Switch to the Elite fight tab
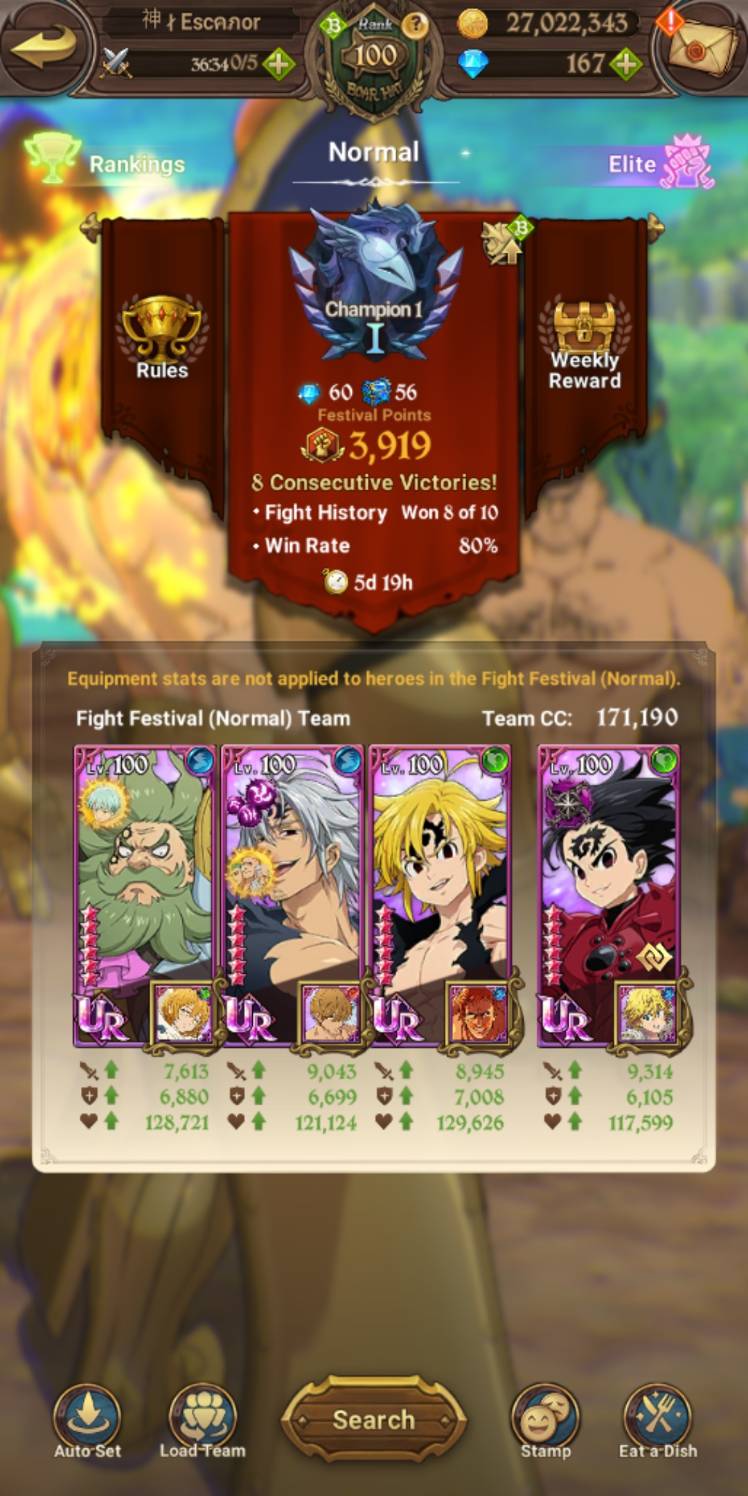This screenshot has height=1496, width=748. coord(660,163)
